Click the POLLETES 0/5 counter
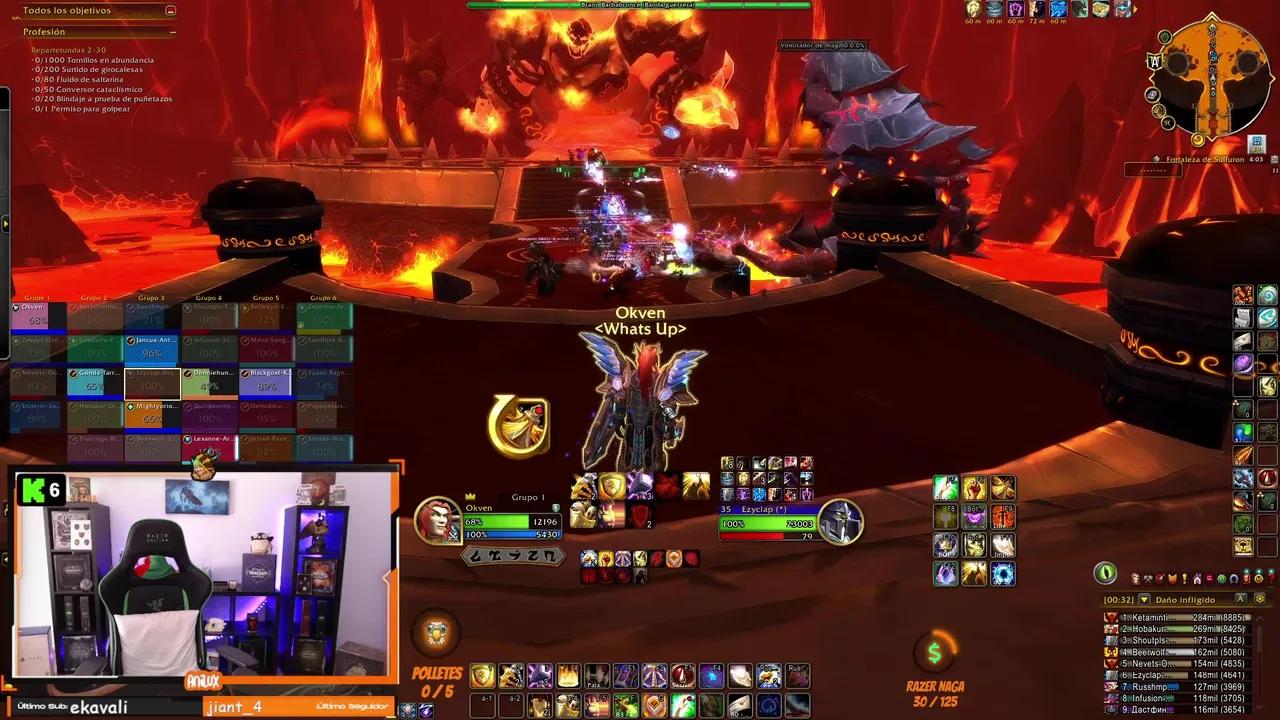The height and width of the screenshot is (720, 1280). coord(437,682)
